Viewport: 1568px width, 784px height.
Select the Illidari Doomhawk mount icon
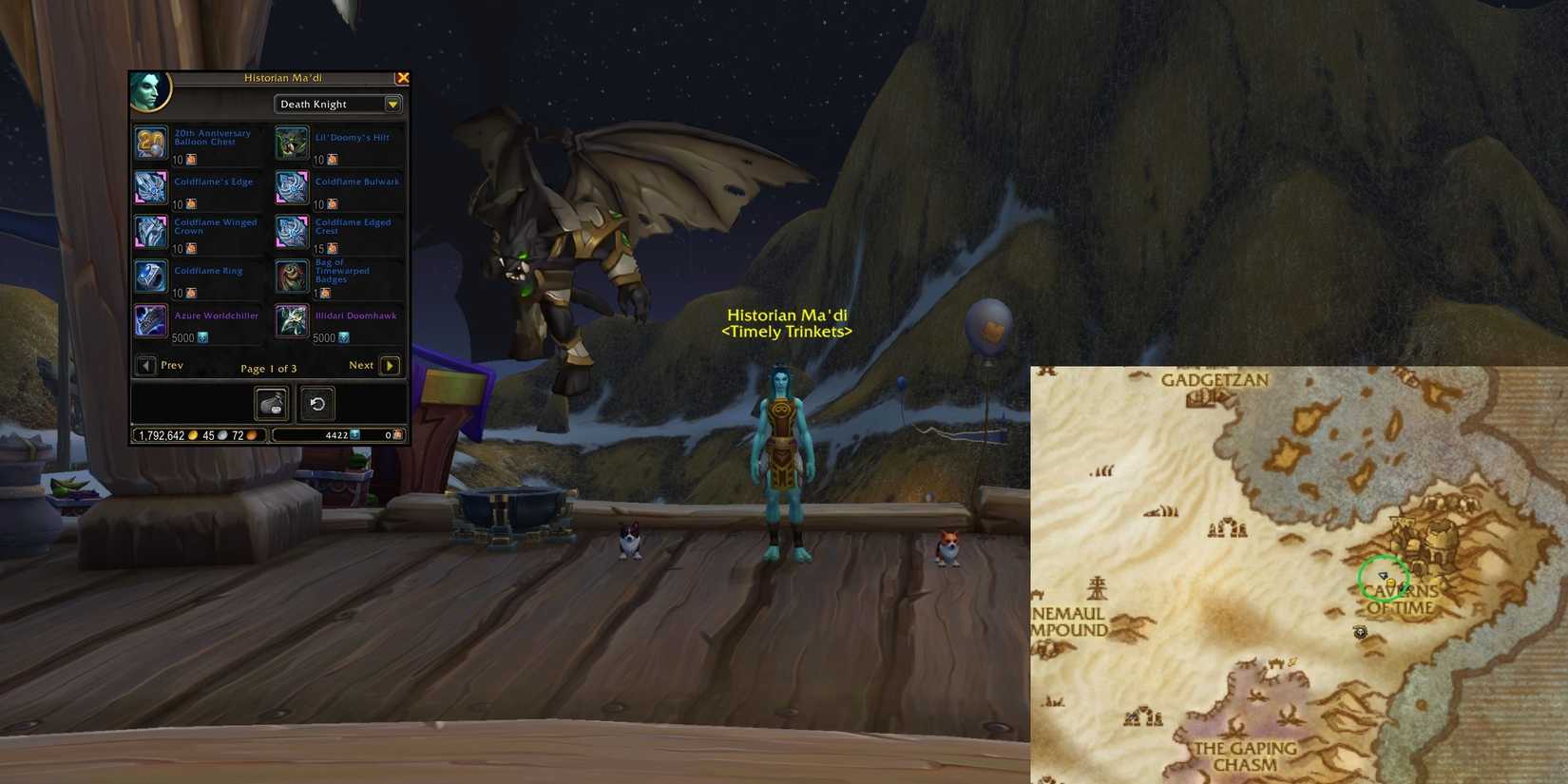[291, 319]
